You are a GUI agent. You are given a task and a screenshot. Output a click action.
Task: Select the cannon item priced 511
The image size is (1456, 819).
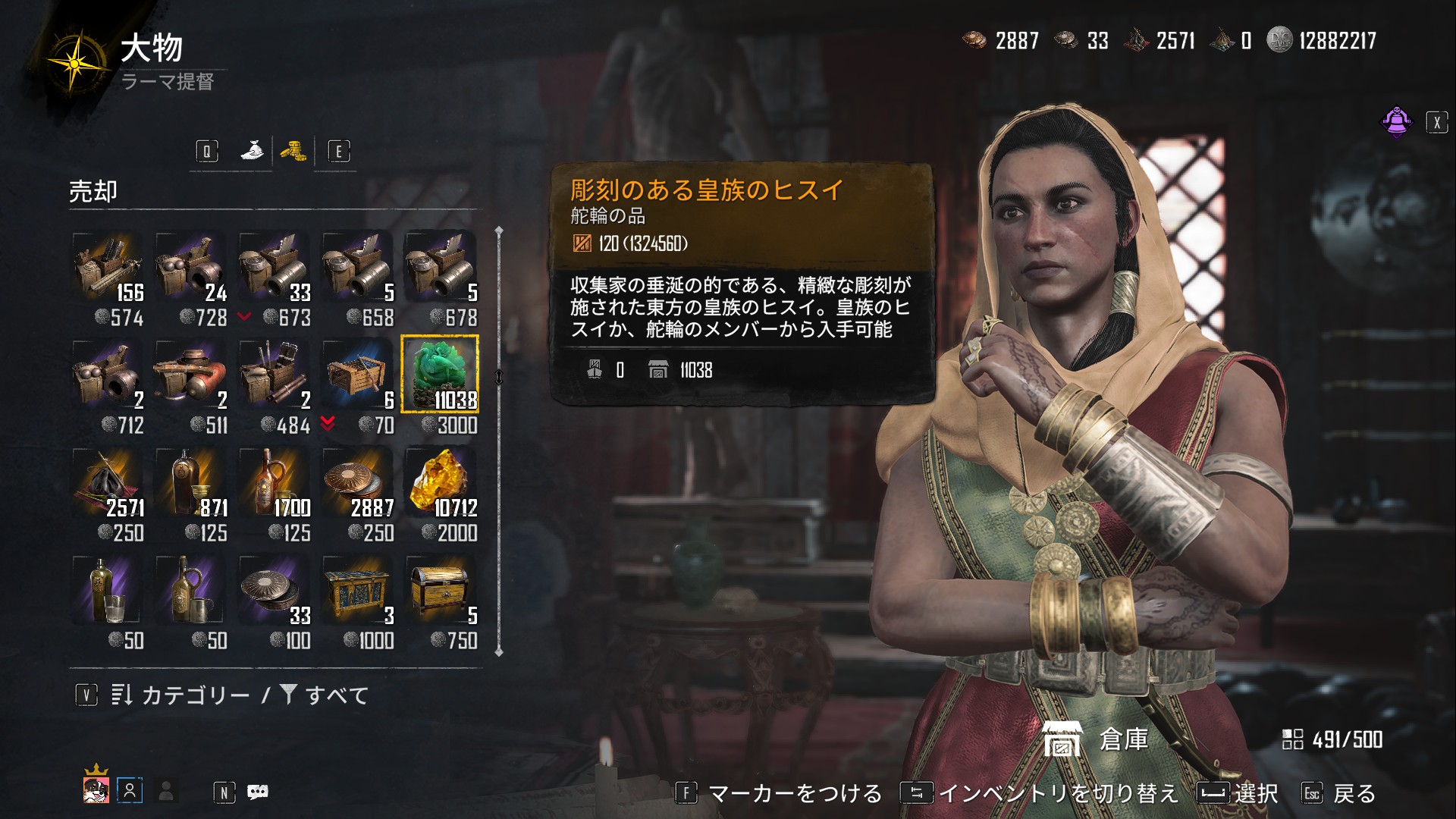tap(190, 375)
